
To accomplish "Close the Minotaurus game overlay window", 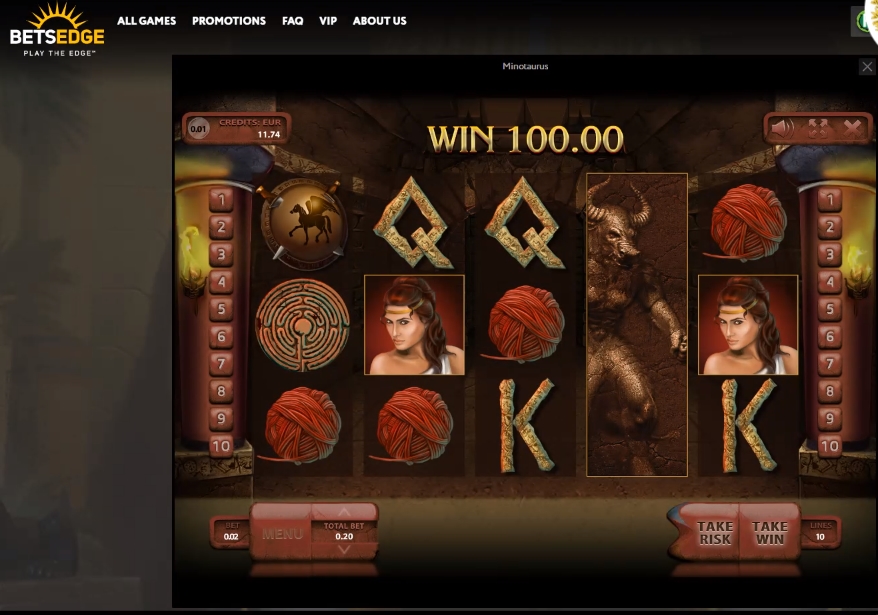I will (x=867, y=66).
